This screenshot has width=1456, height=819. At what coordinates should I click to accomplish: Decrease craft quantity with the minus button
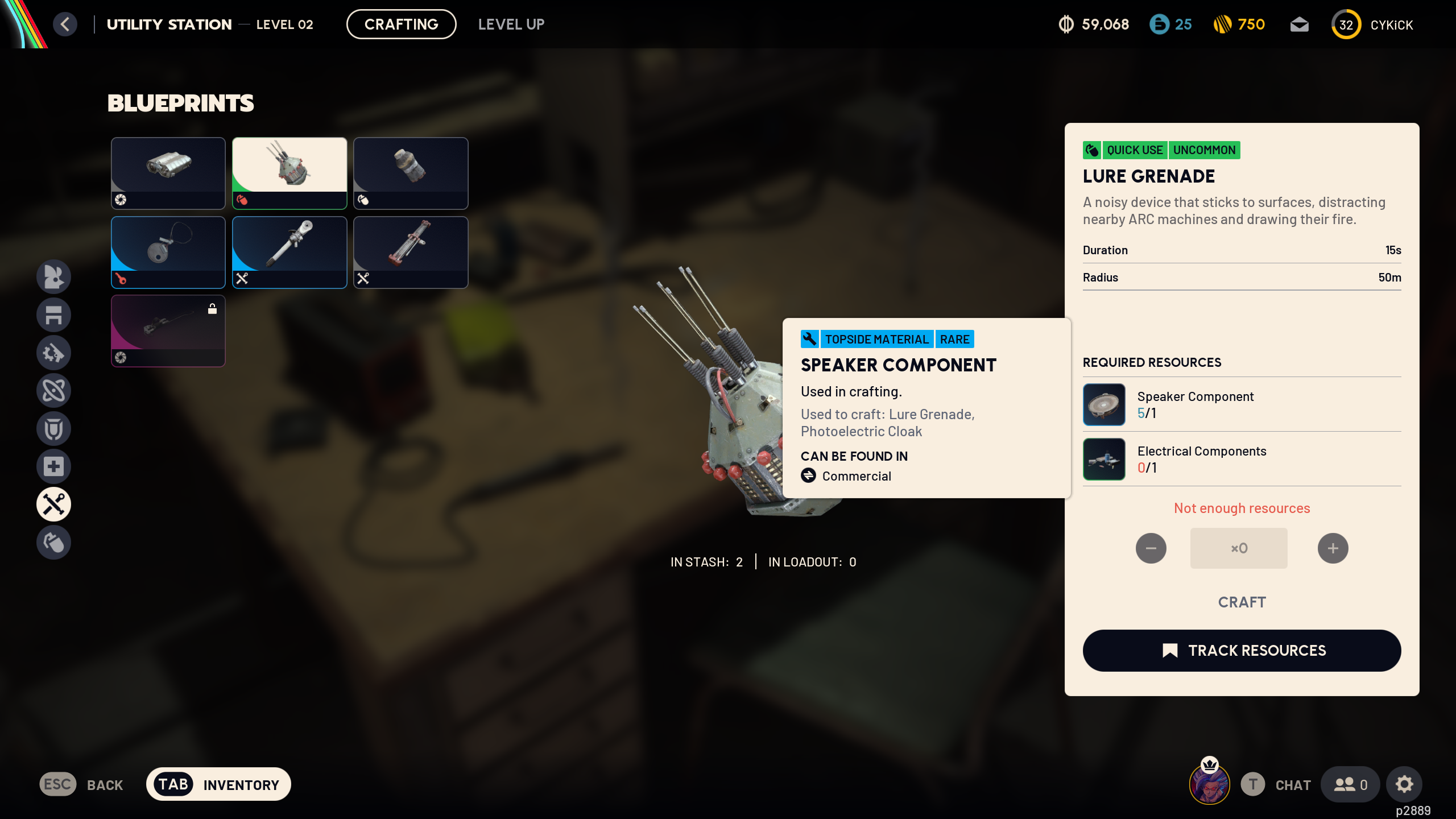click(x=1151, y=548)
